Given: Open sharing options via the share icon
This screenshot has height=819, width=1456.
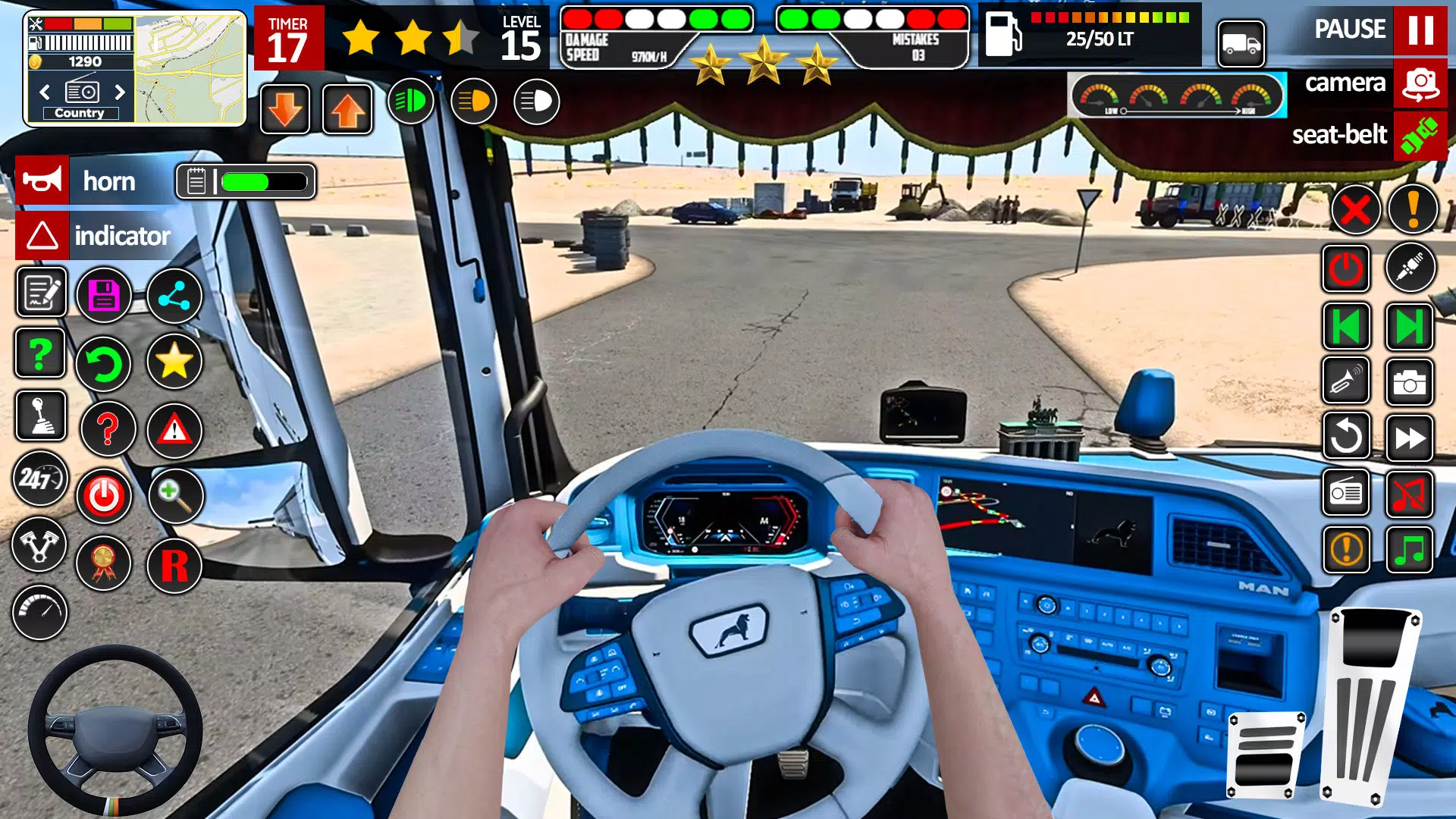Looking at the screenshot, I should pyautogui.click(x=174, y=296).
